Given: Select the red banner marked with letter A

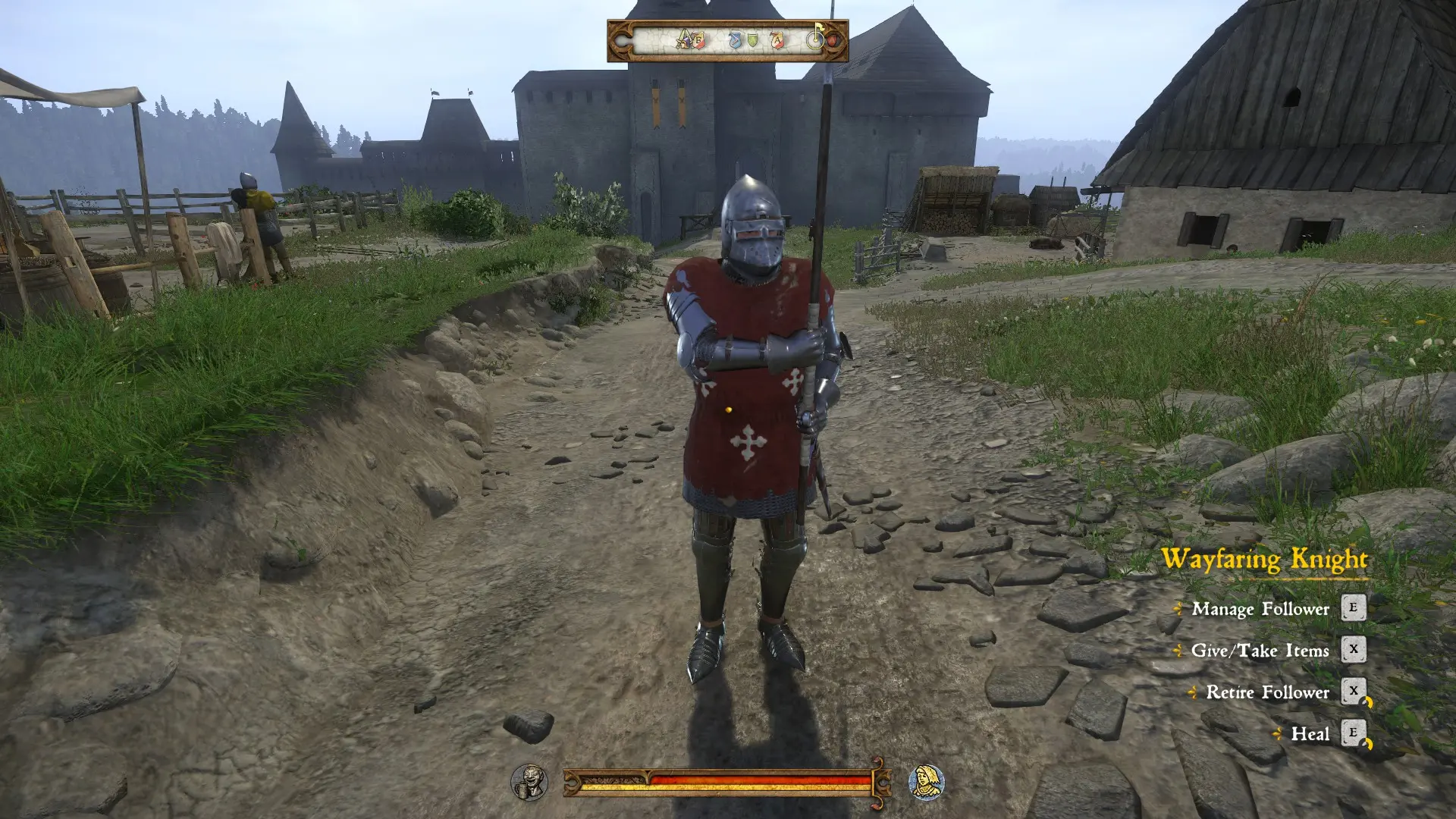Looking at the screenshot, I should point(777,40).
